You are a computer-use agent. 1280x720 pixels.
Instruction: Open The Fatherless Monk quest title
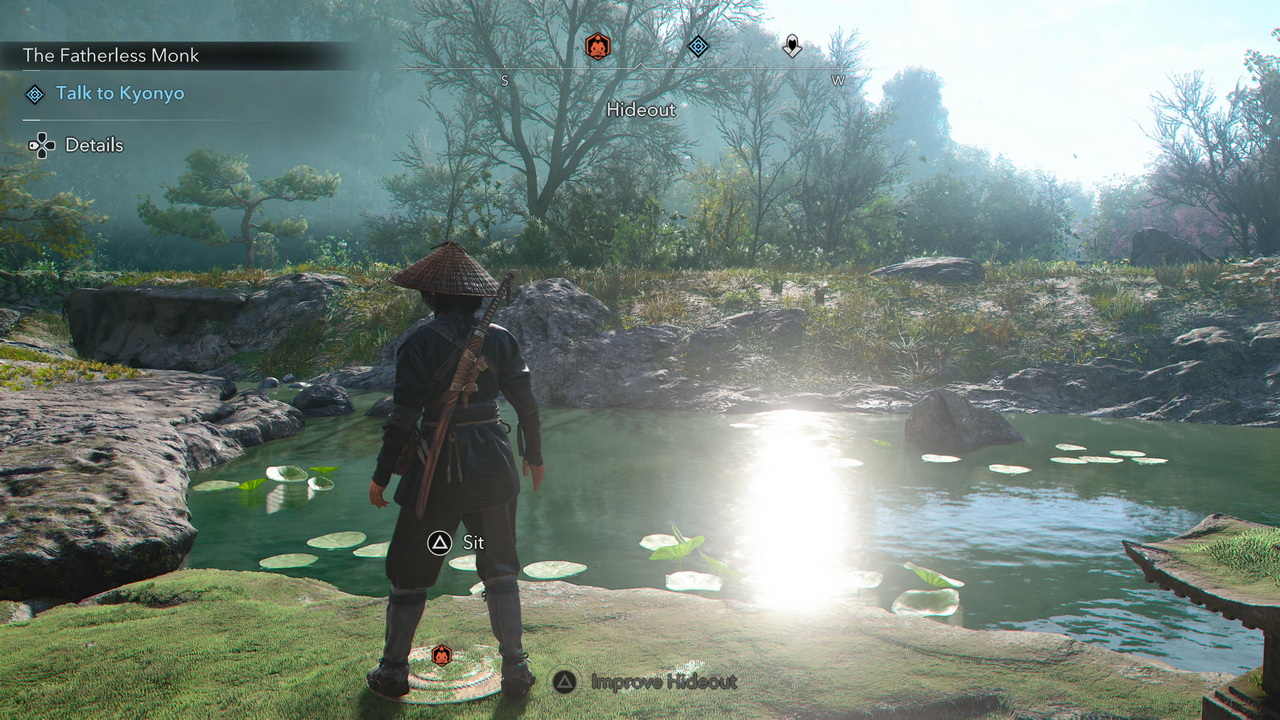point(110,55)
